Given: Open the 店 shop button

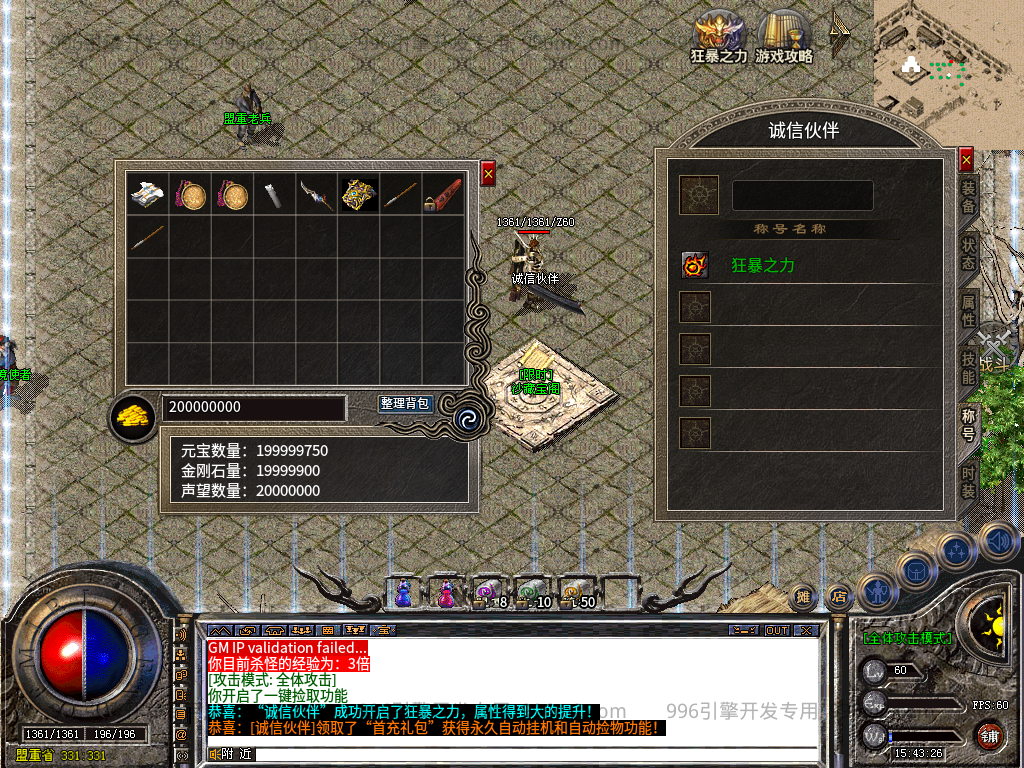Looking at the screenshot, I should (839, 597).
